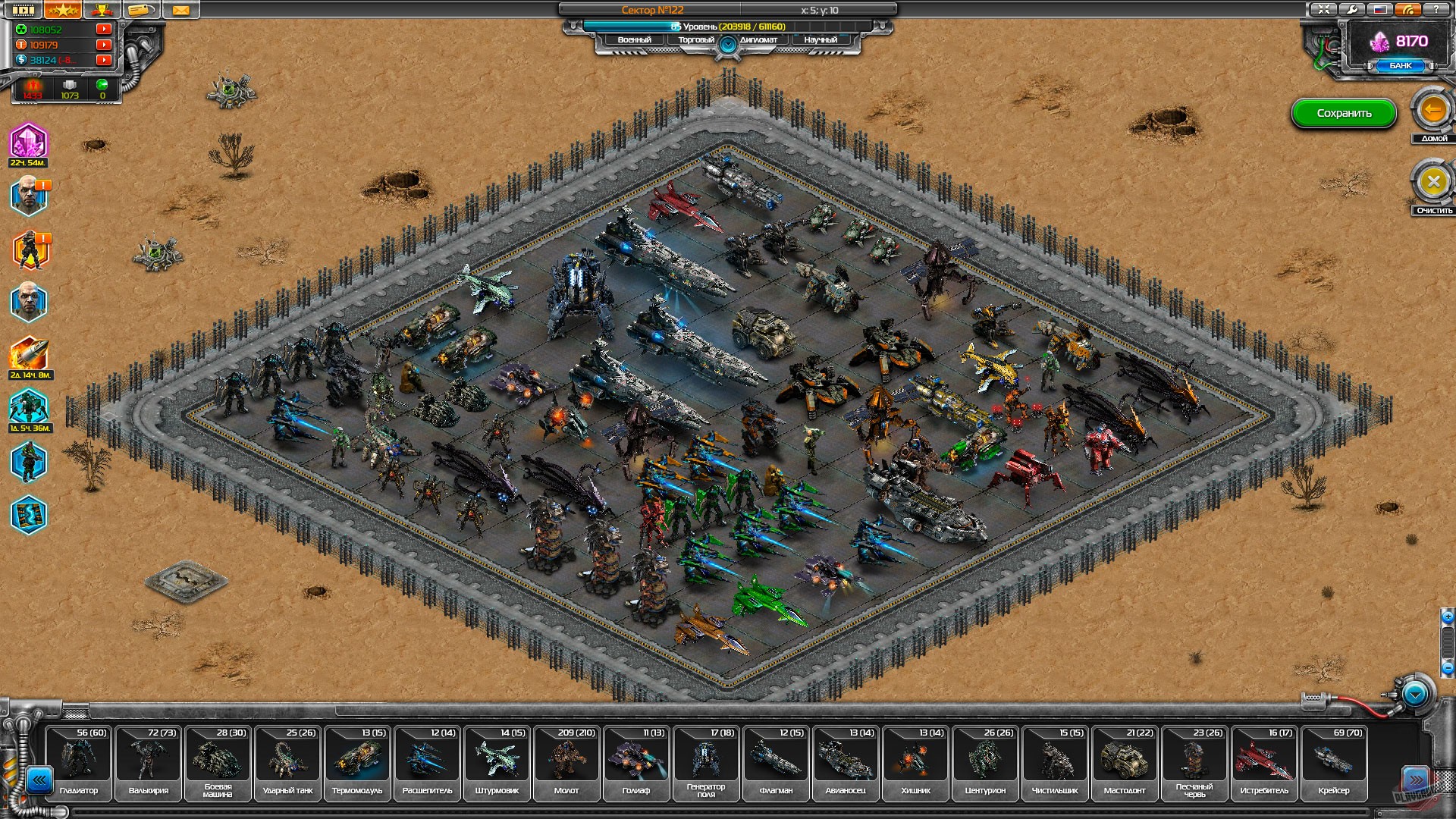
Task: Click the golden stars rating icon
Action: [62, 10]
